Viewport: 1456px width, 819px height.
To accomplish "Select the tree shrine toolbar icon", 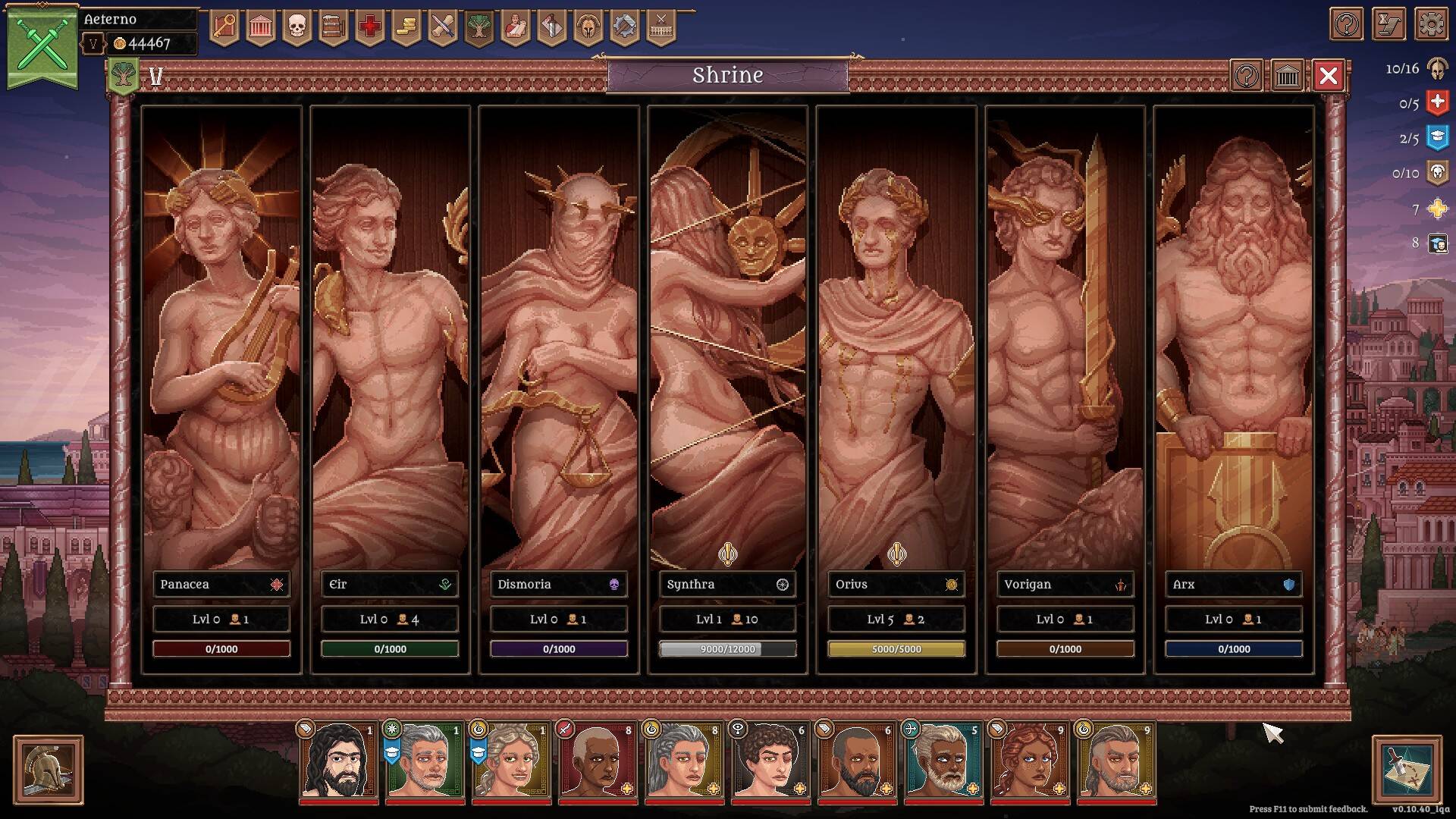I will click(479, 28).
